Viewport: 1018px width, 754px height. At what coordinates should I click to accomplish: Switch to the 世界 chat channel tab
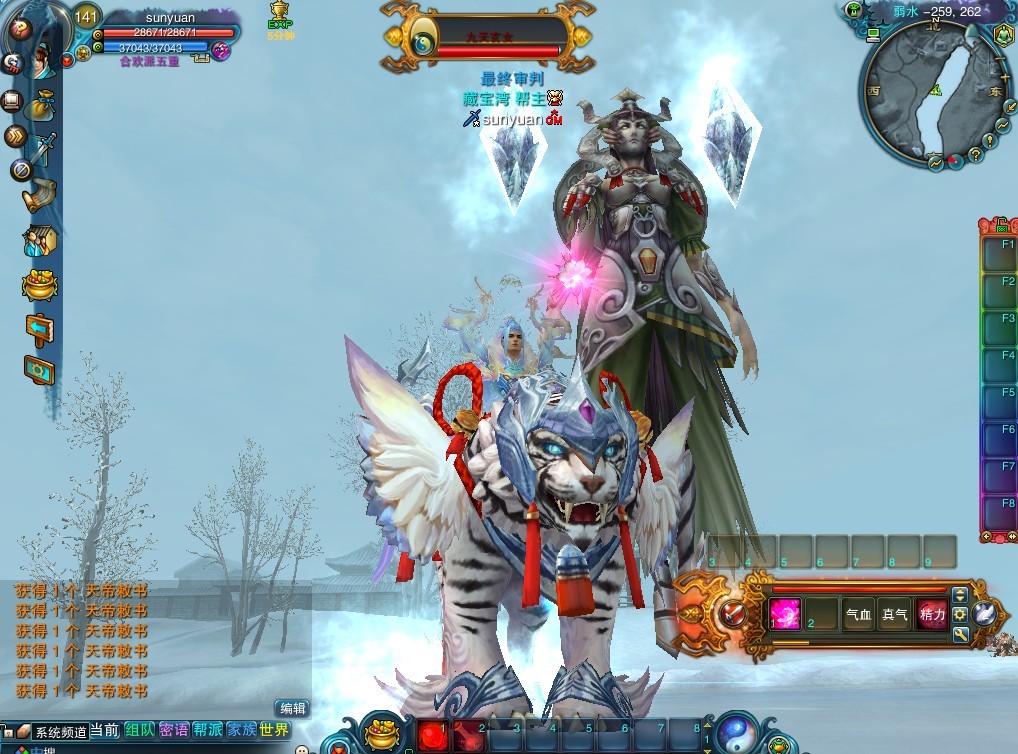click(x=273, y=731)
